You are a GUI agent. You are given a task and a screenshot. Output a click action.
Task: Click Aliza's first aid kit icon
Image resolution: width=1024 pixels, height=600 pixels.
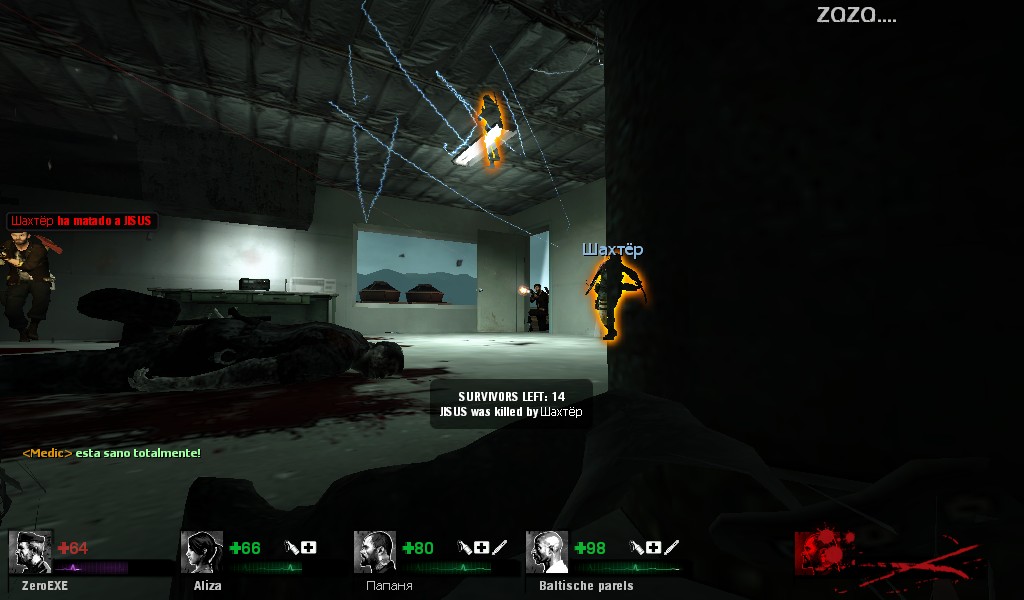pos(309,547)
